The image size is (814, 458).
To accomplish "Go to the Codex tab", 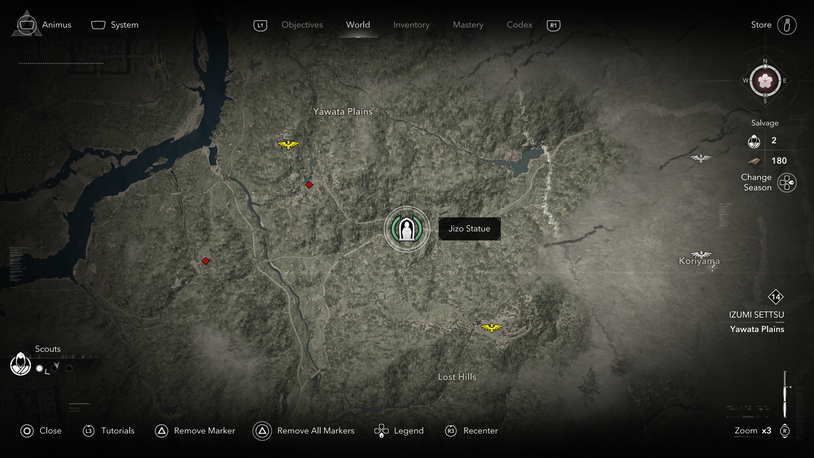I will [x=519, y=25].
